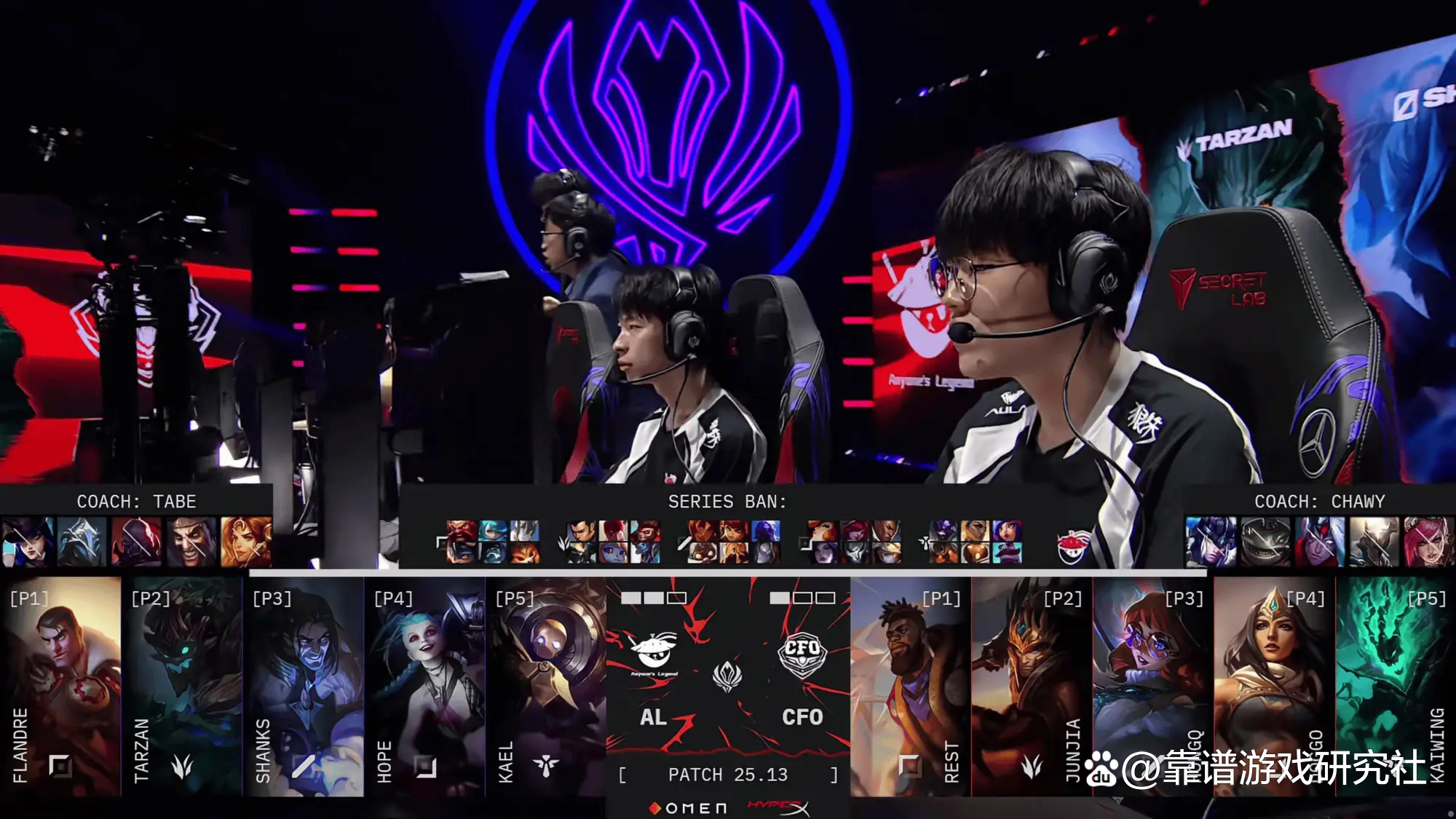Viewport: 1456px width, 819px height.
Task: Click the Sivir P4 pick card
Action: pyautogui.click(x=1274, y=686)
